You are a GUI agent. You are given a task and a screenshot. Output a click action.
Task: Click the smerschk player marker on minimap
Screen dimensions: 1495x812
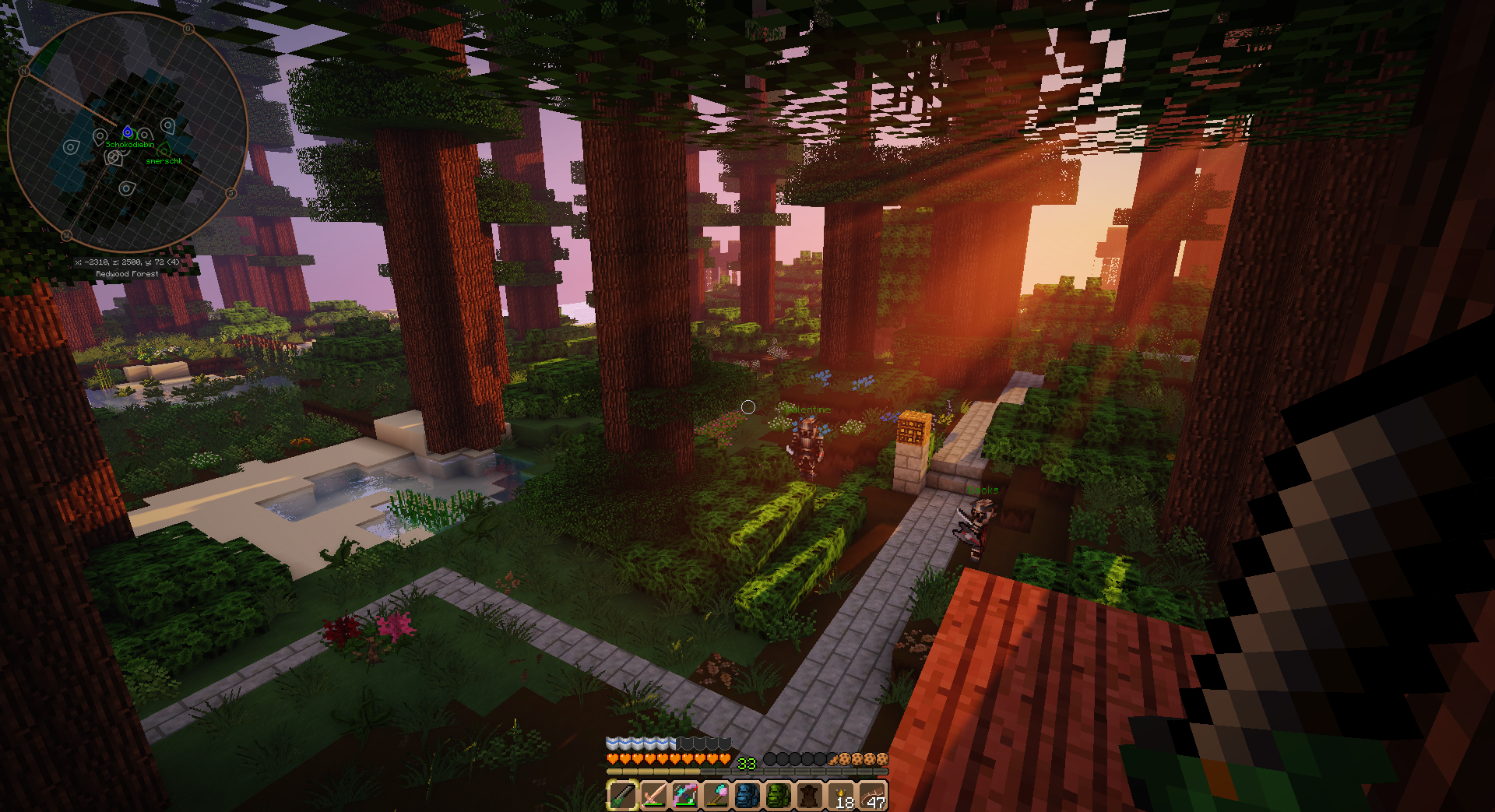[165, 150]
